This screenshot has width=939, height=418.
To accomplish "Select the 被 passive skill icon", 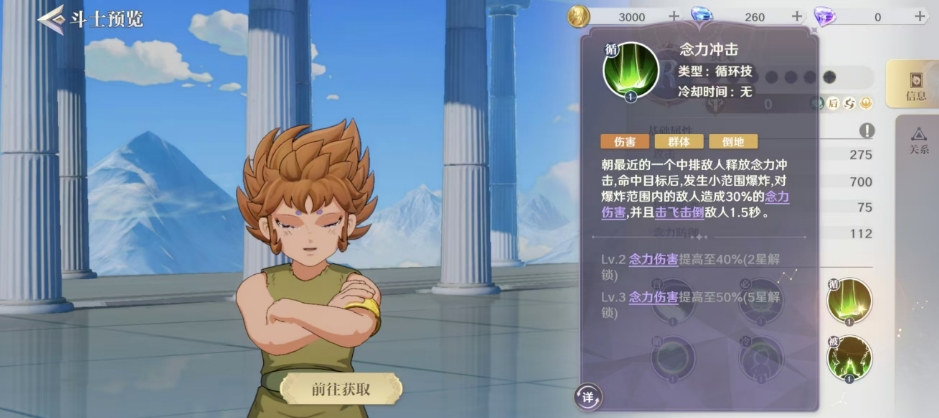I will pyautogui.click(x=849, y=359).
